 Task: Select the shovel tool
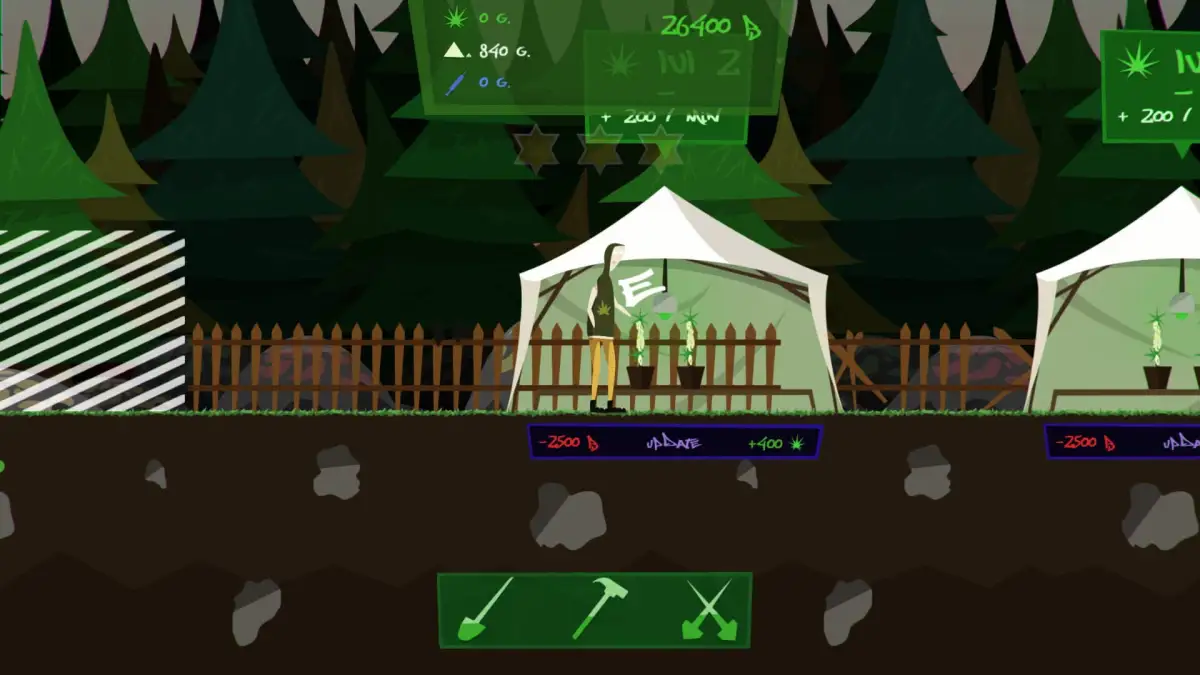click(x=486, y=609)
